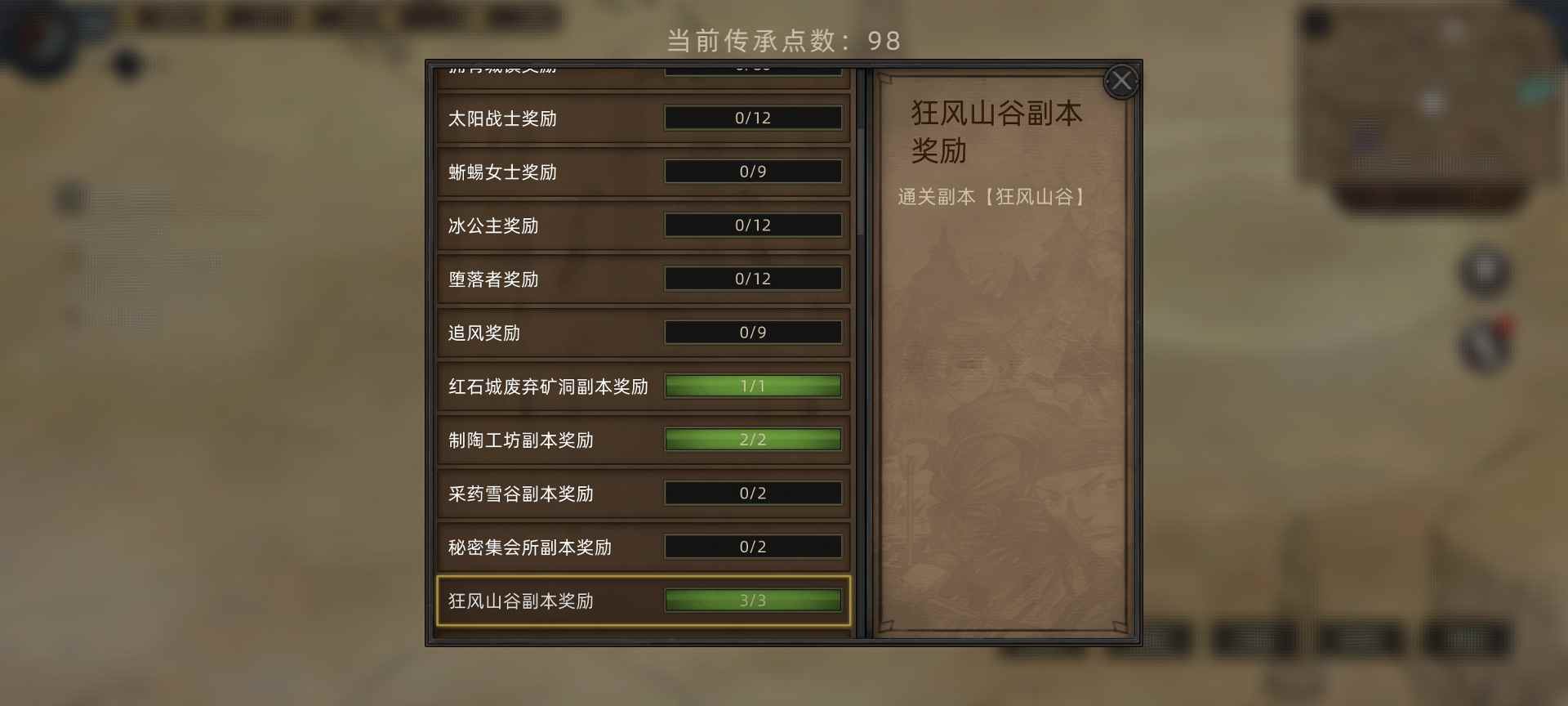Select the 红石城废弃矿洞副本奖励 entry
This screenshot has height=706, width=1568.
click(x=643, y=386)
